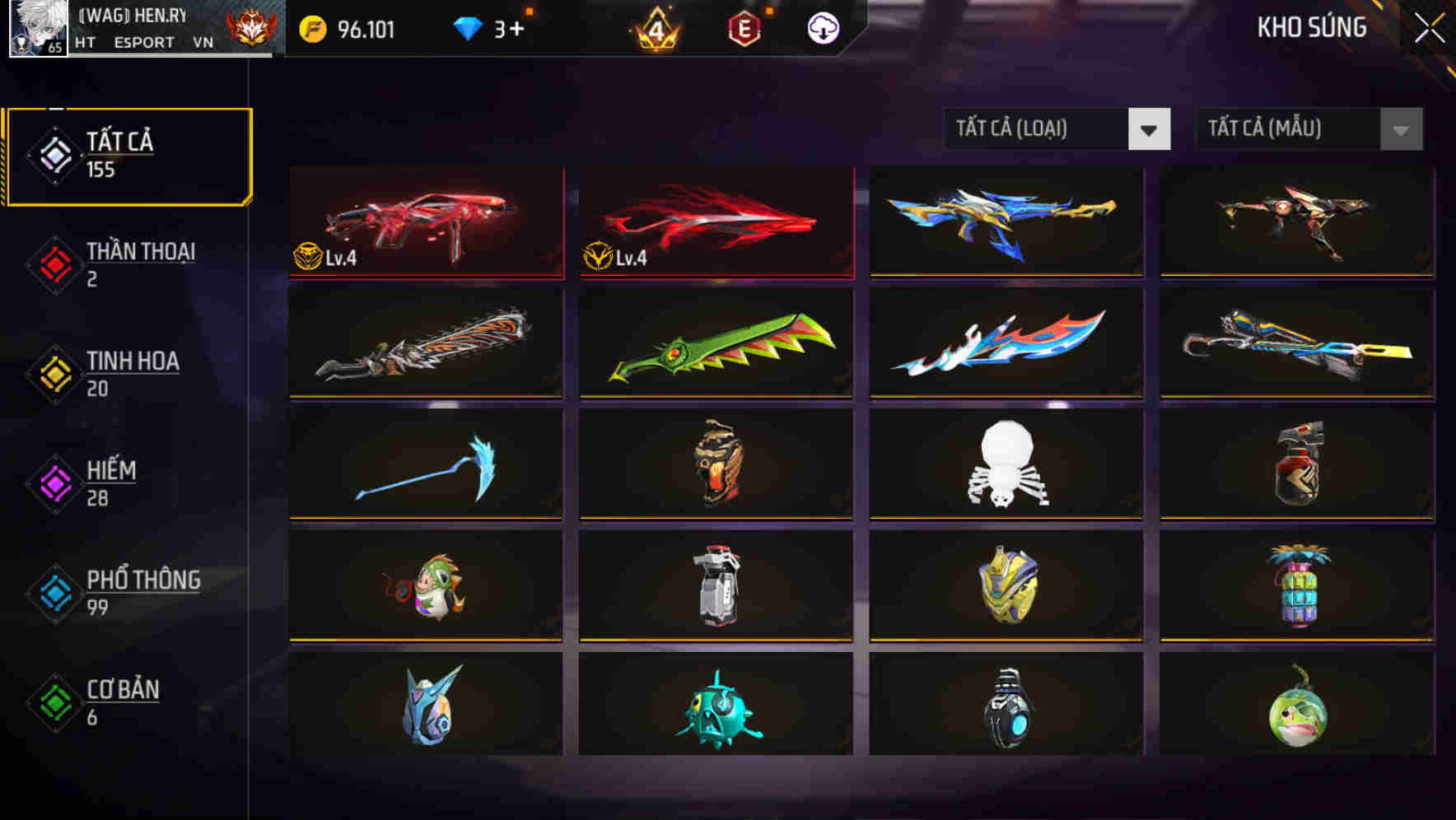Select the red Lv.4 evolved gun thumbnail

click(x=425, y=222)
